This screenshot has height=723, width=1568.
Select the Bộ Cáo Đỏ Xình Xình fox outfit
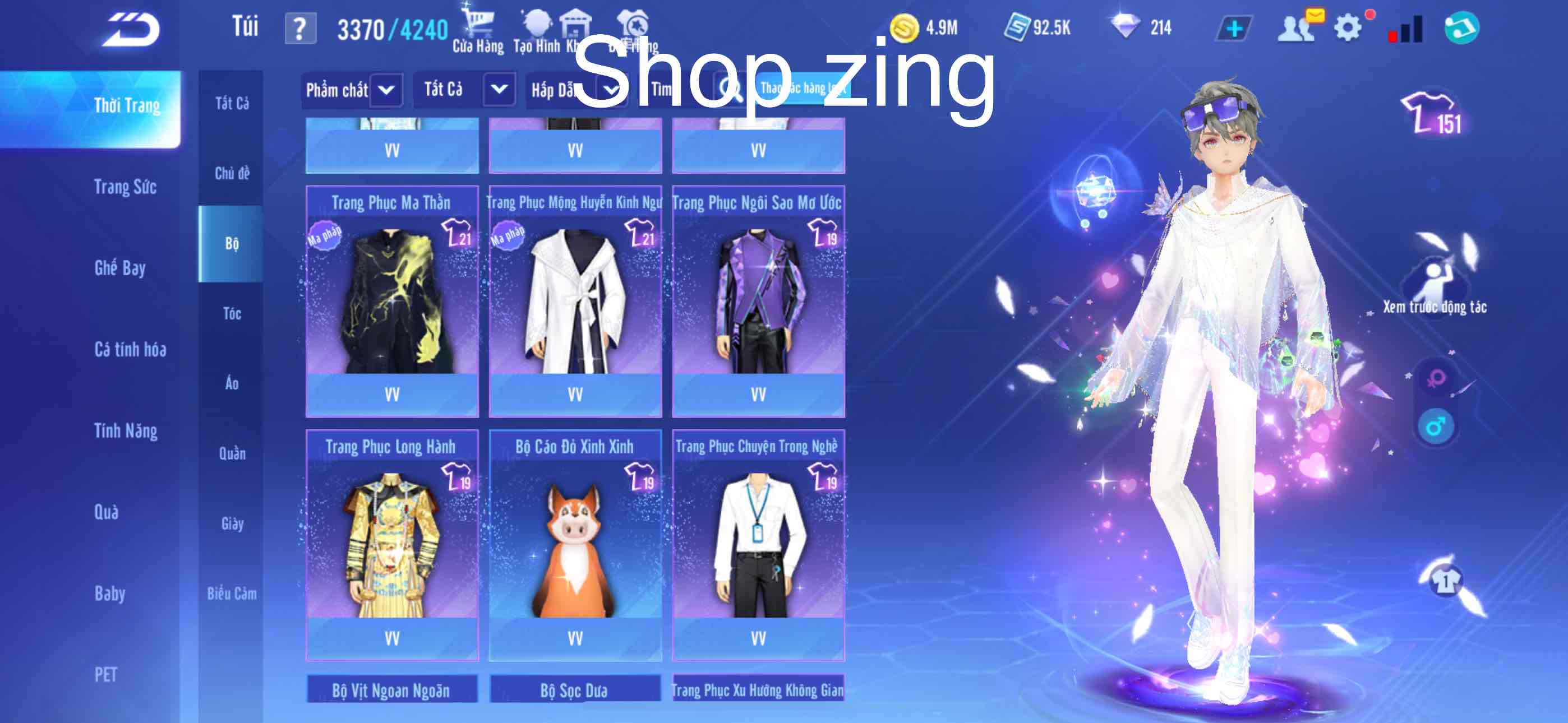click(x=575, y=548)
